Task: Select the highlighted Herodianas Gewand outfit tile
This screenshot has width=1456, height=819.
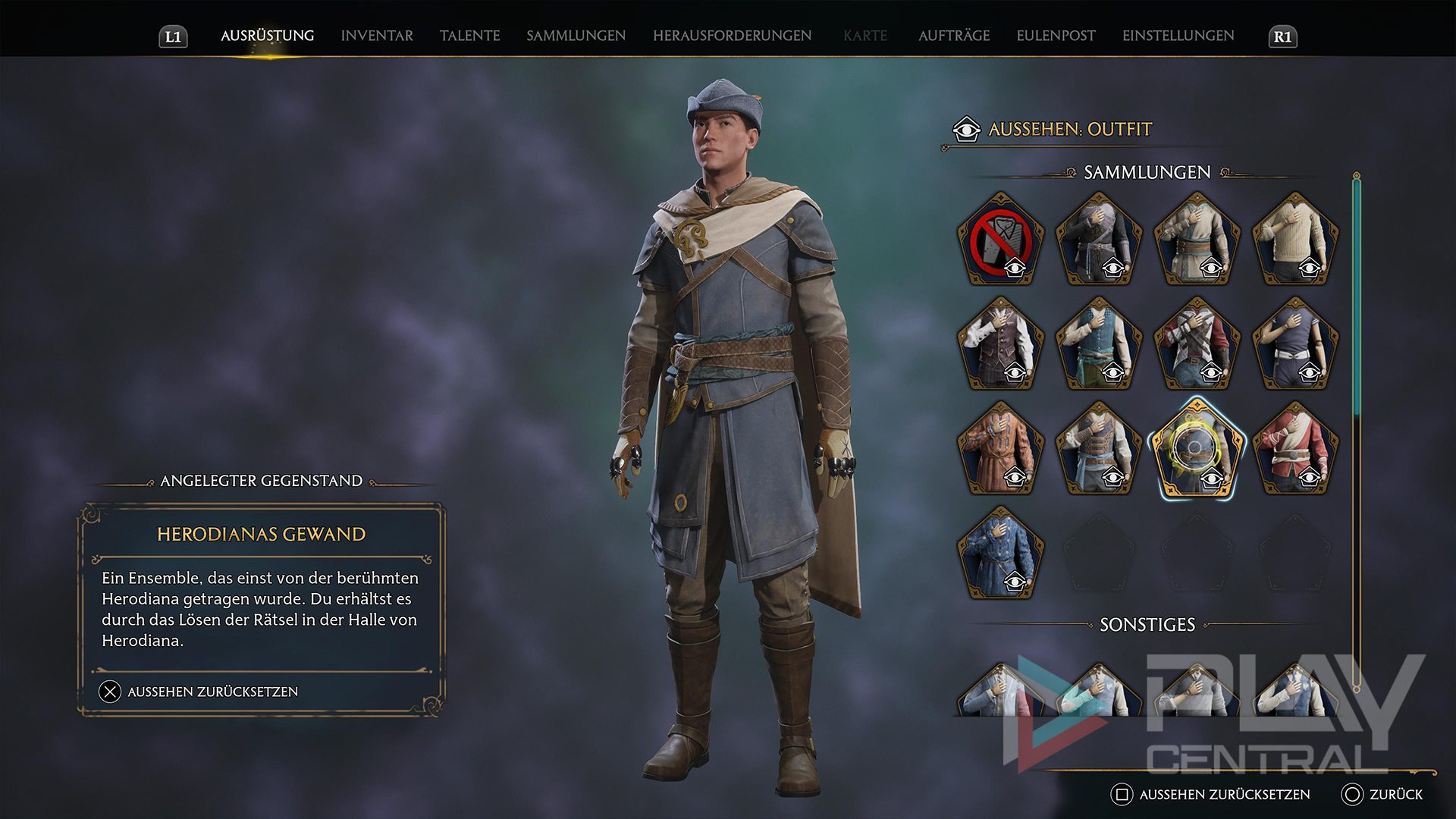Action: pos(1197,449)
